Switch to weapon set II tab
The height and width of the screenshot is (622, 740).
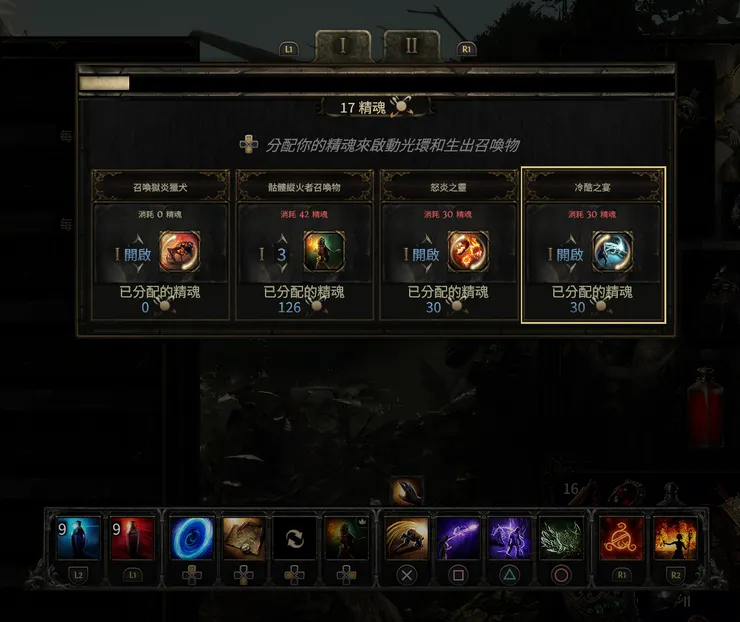pyautogui.click(x=411, y=46)
